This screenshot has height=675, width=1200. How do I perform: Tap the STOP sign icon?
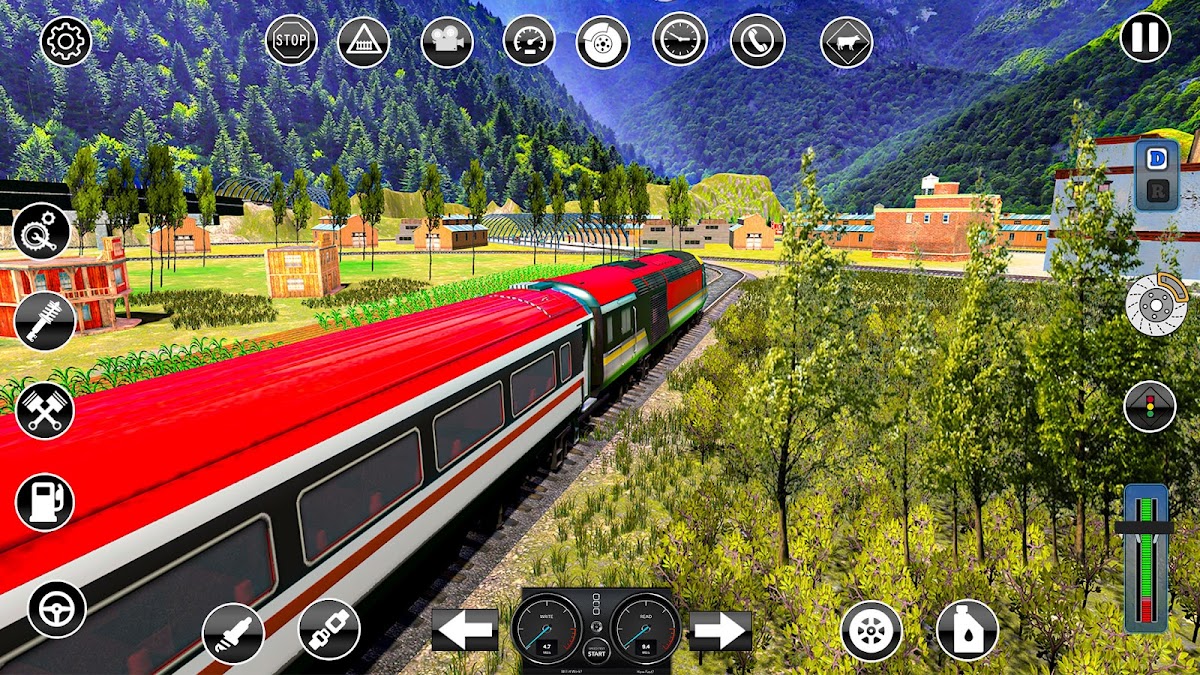pos(291,41)
